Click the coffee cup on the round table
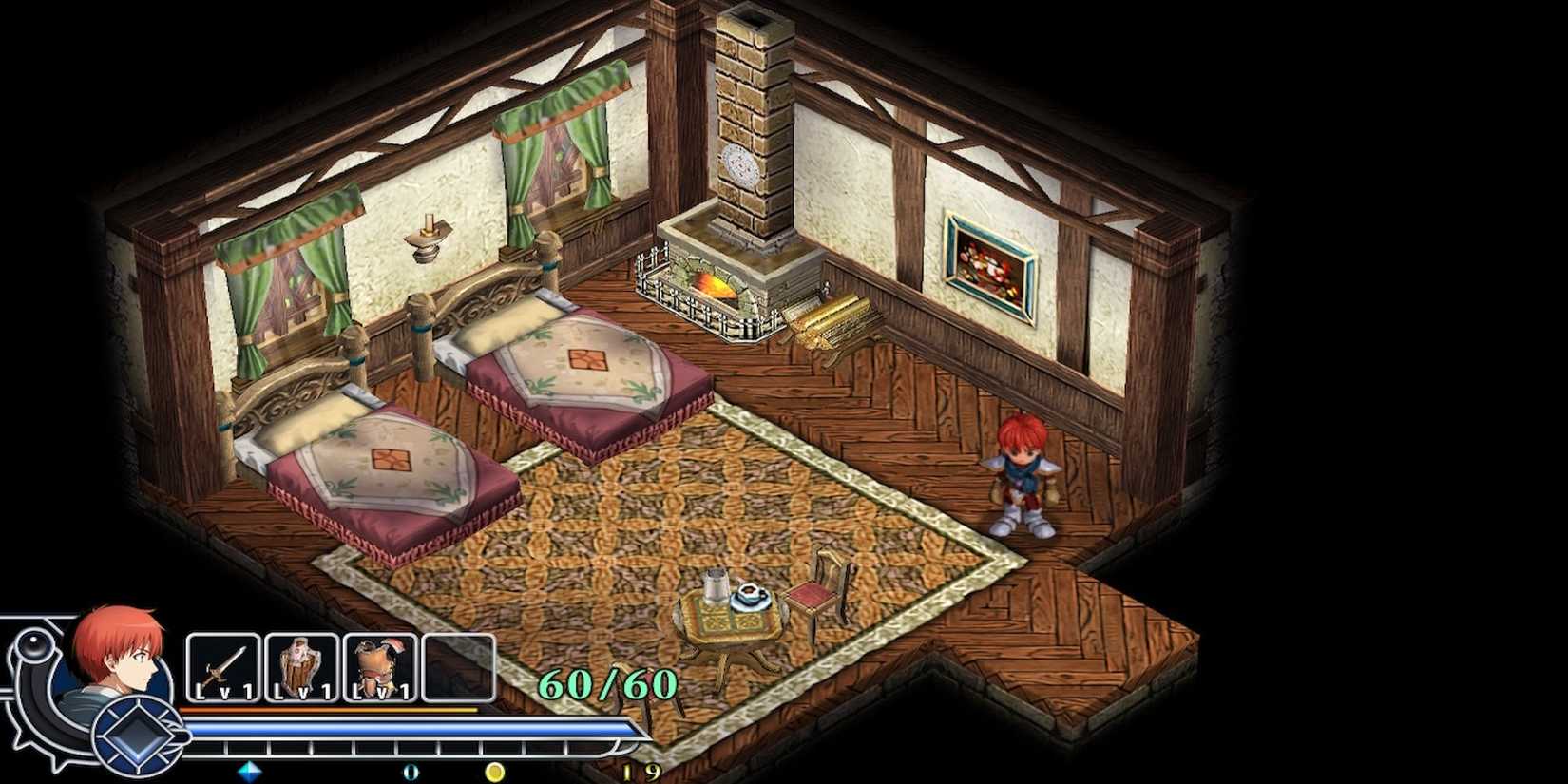This screenshot has height=784, width=1568. click(x=748, y=596)
